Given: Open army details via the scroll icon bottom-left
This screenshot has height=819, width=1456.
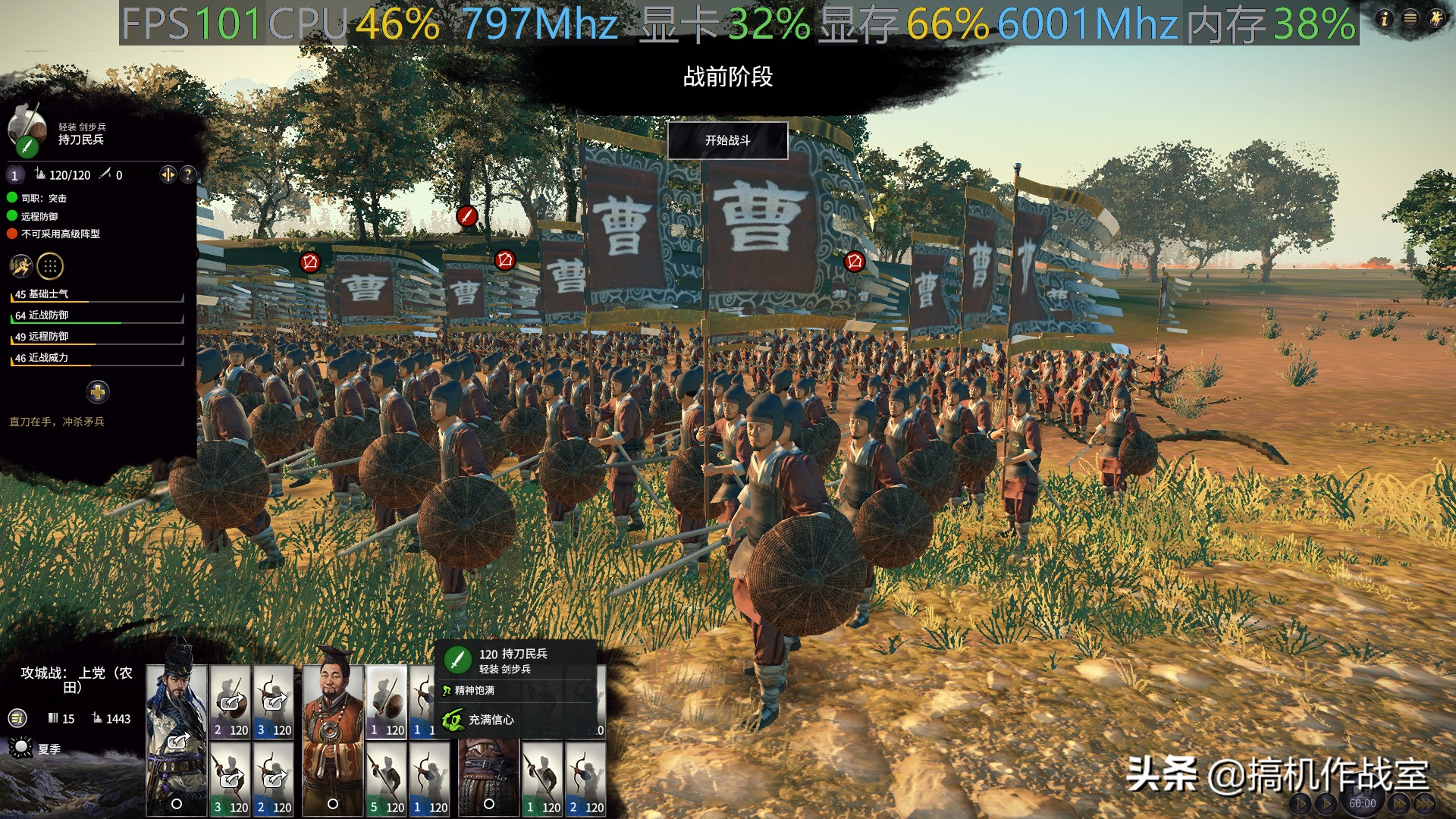Looking at the screenshot, I should pyautogui.click(x=17, y=719).
